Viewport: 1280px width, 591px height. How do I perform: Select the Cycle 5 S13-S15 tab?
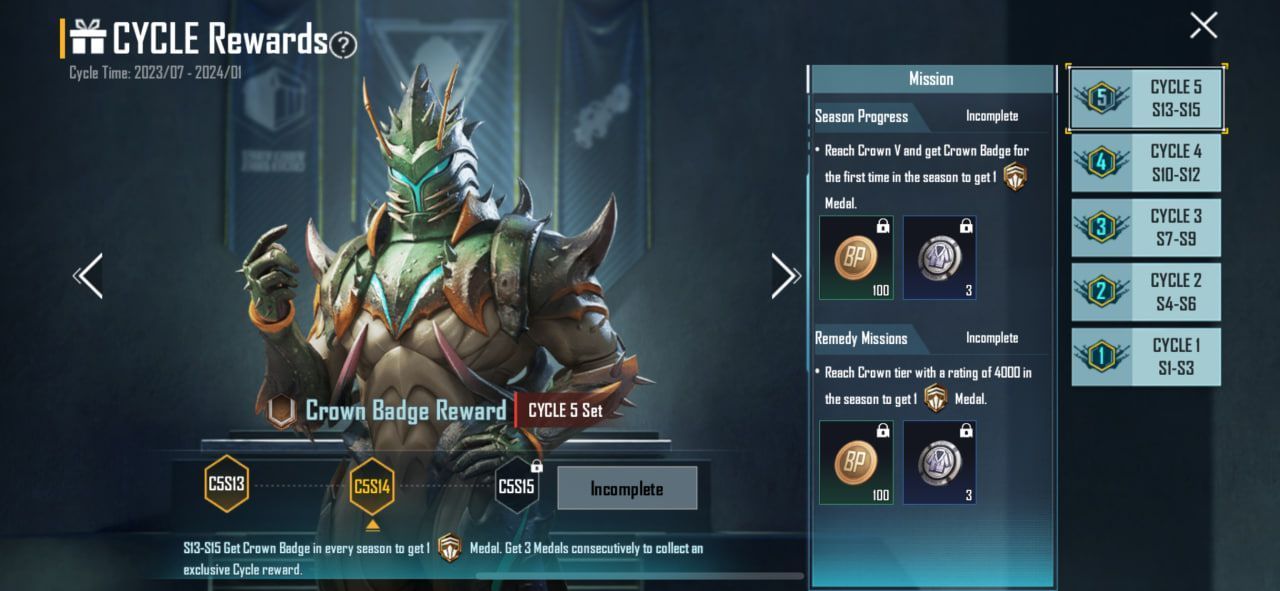(x=1146, y=99)
